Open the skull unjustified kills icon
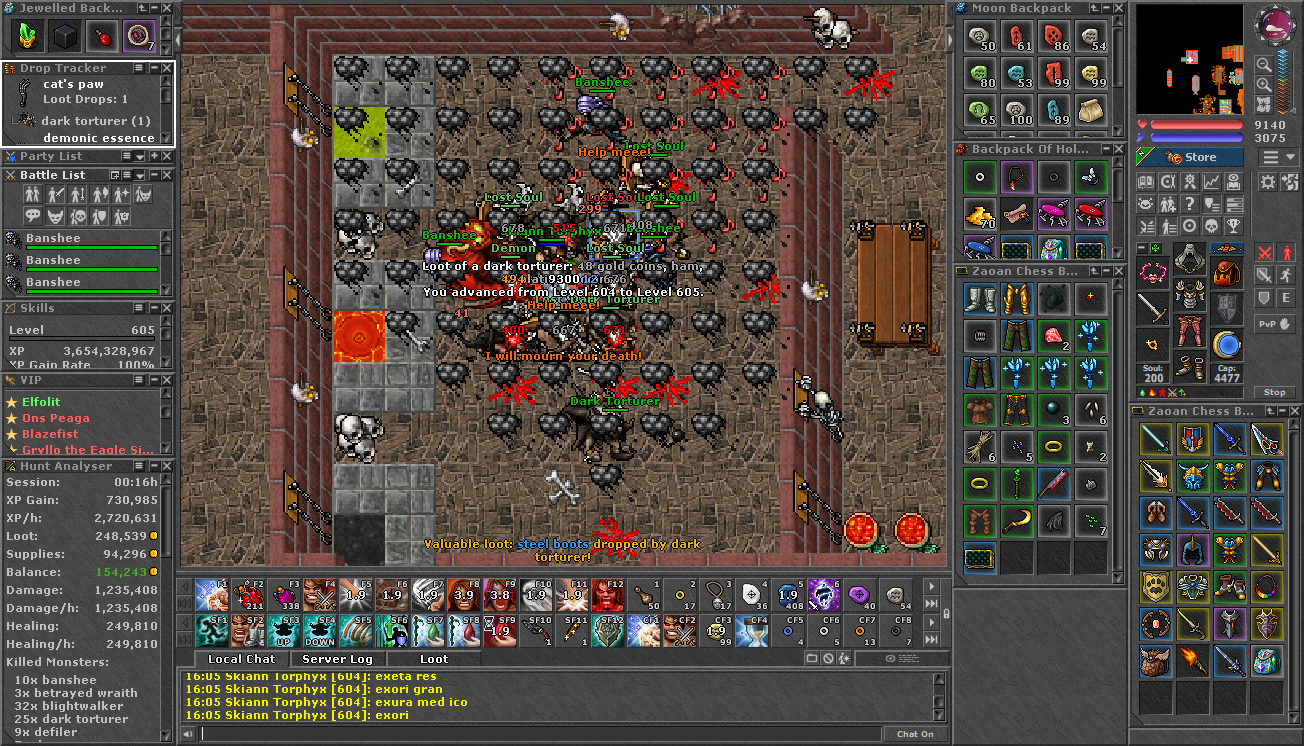Screen dimensions: 1304x746 (x=1212, y=226)
